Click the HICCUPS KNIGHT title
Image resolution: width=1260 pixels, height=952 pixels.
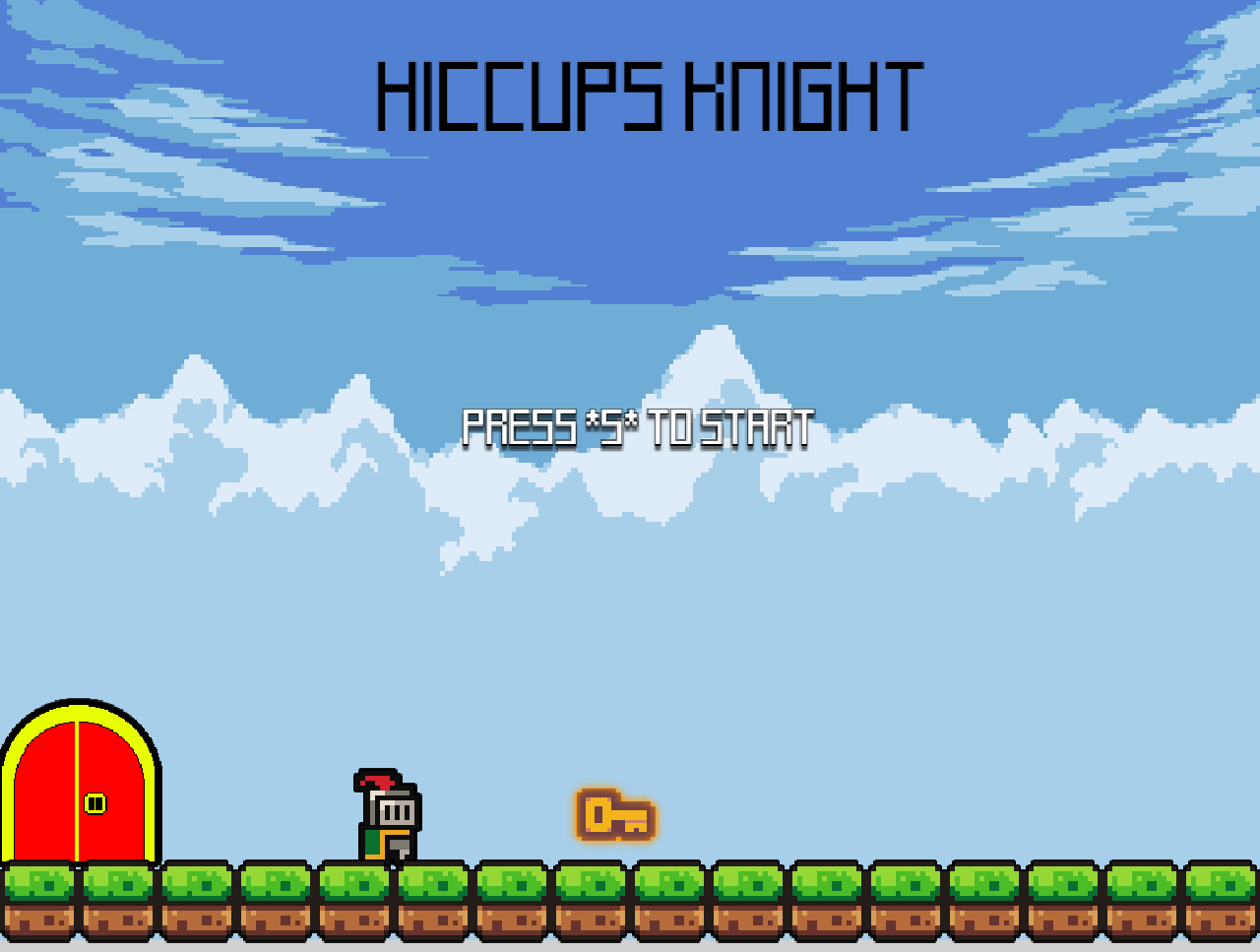click(650, 95)
